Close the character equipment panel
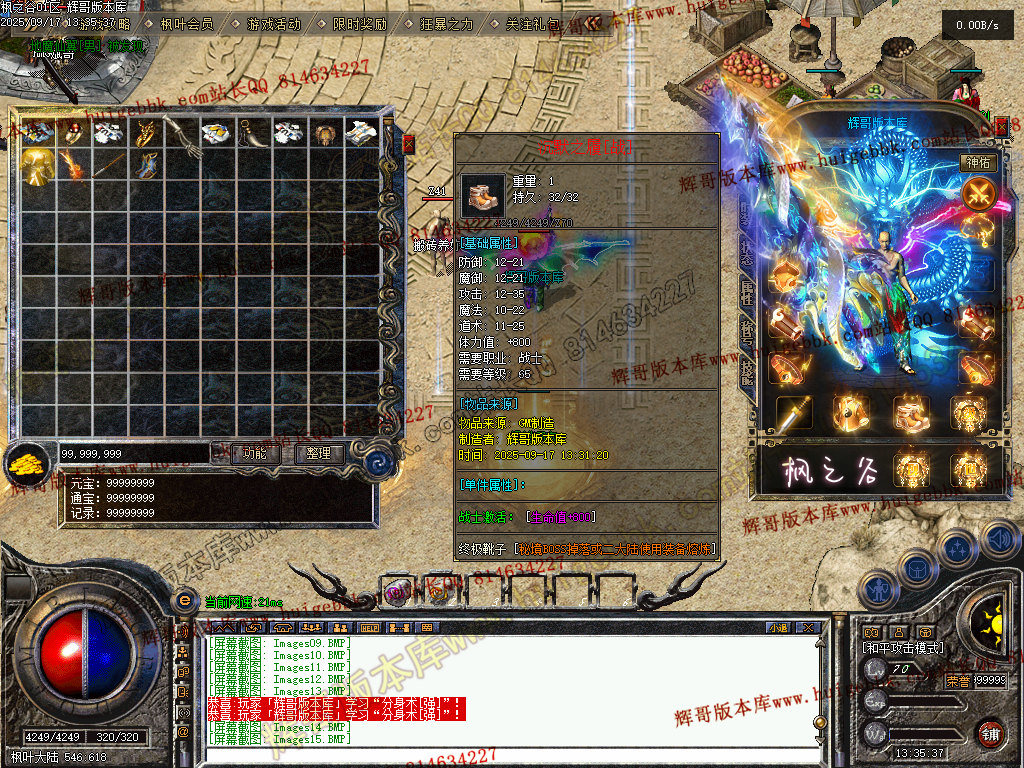Image resolution: width=1024 pixels, height=768 pixels. [x=1003, y=125]
